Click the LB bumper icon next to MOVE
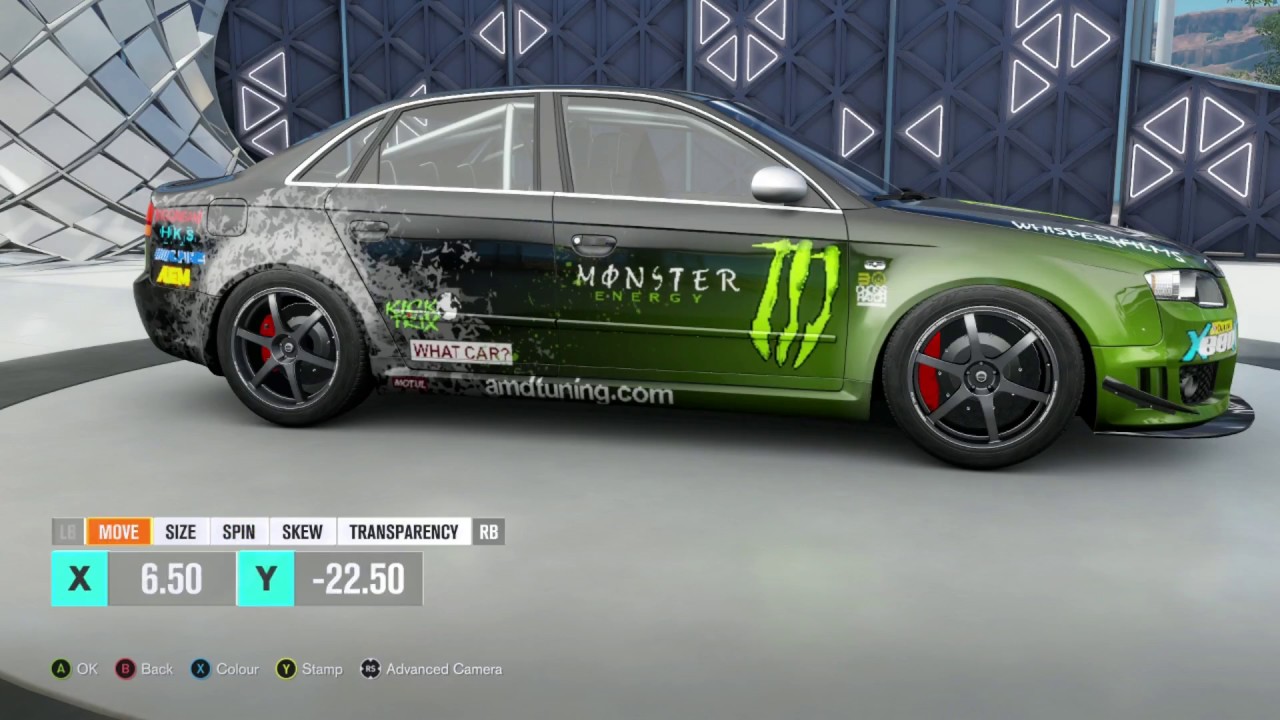 point(67,532)
